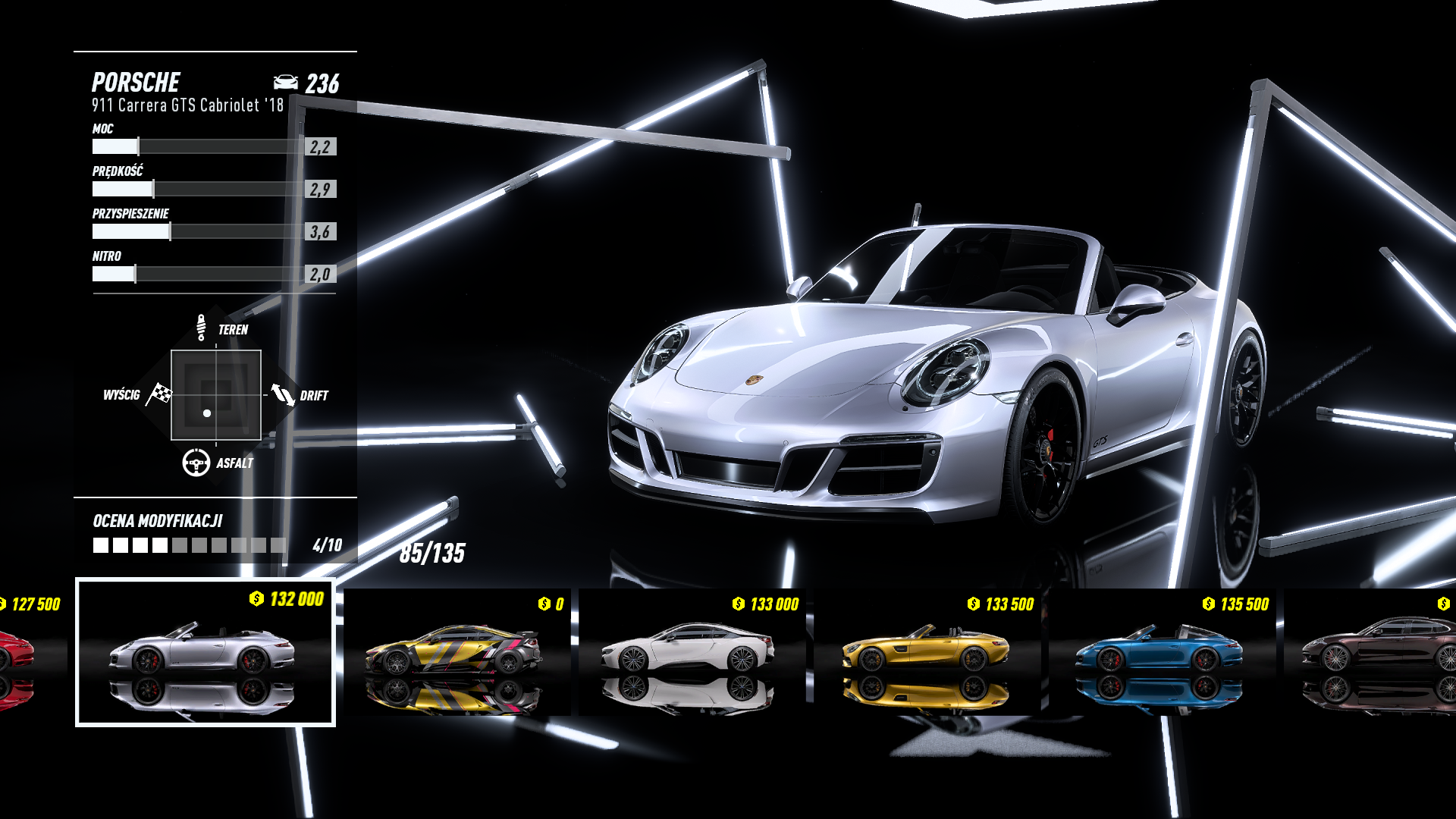Select the silver Porsche priced 132 000
1456x819 pixels.
[x=205, y=652]
